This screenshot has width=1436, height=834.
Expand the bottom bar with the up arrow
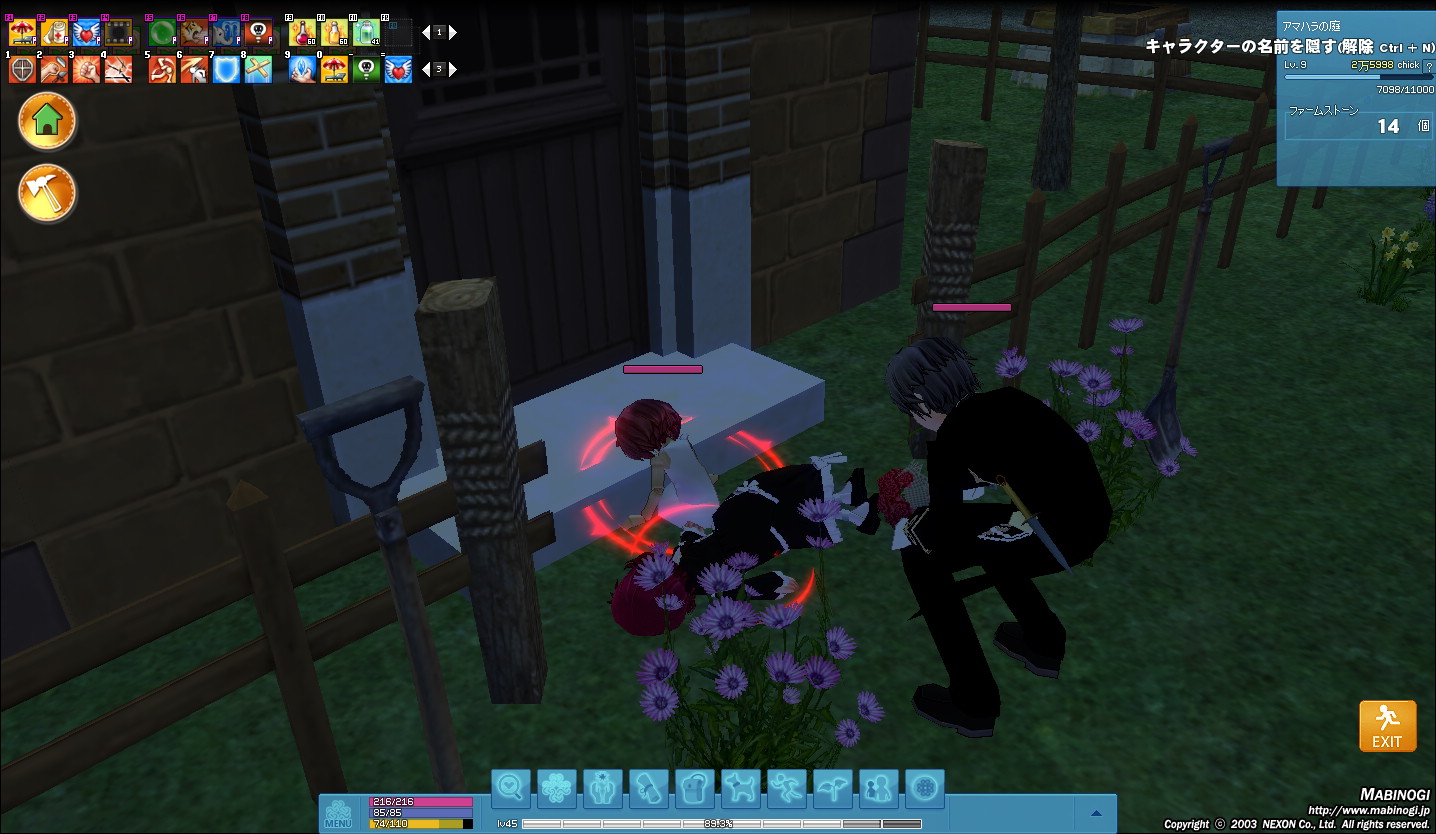1097,812
